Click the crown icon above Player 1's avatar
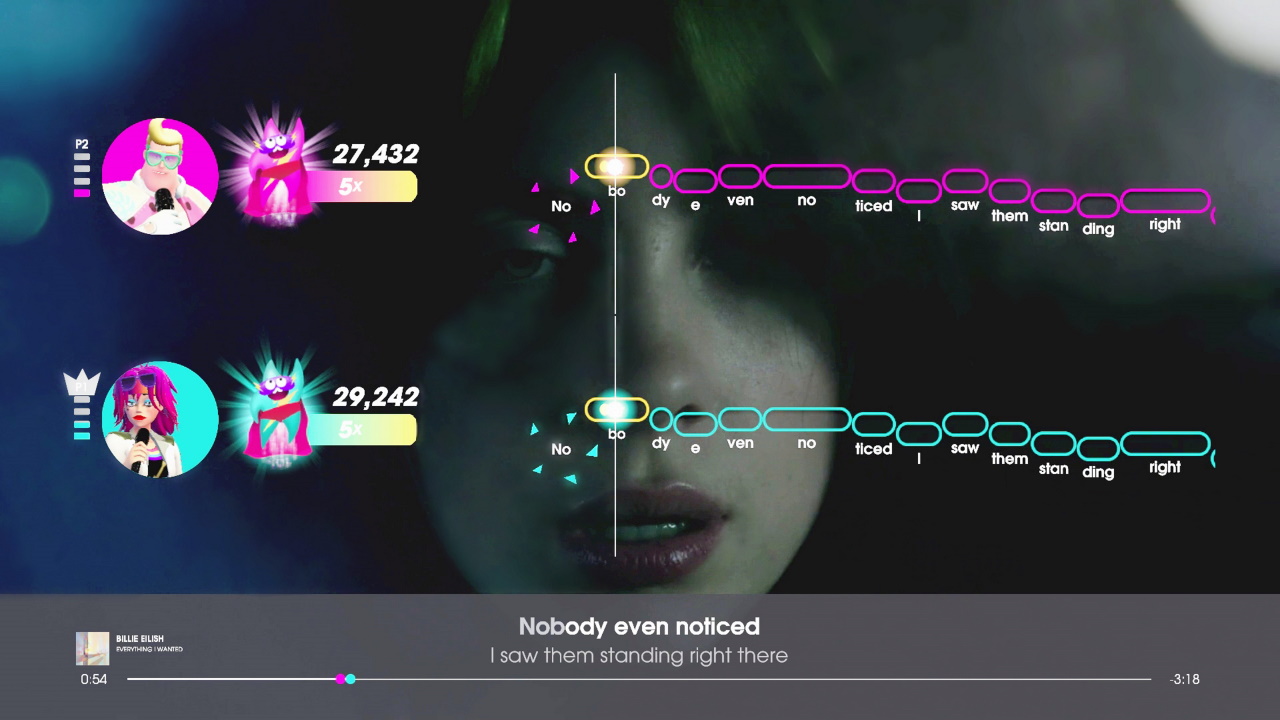 (x=82, y=380)
